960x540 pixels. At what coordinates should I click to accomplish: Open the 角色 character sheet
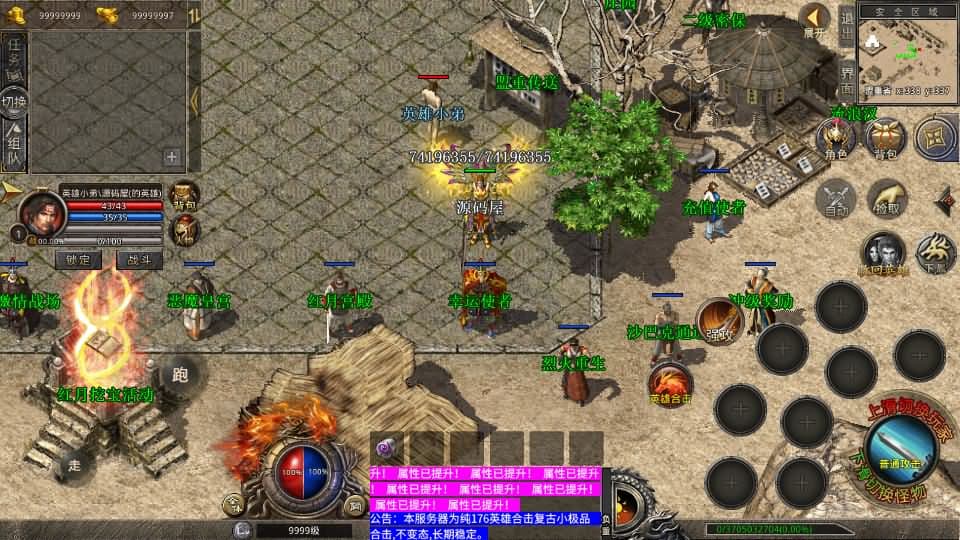pos(835,139)
